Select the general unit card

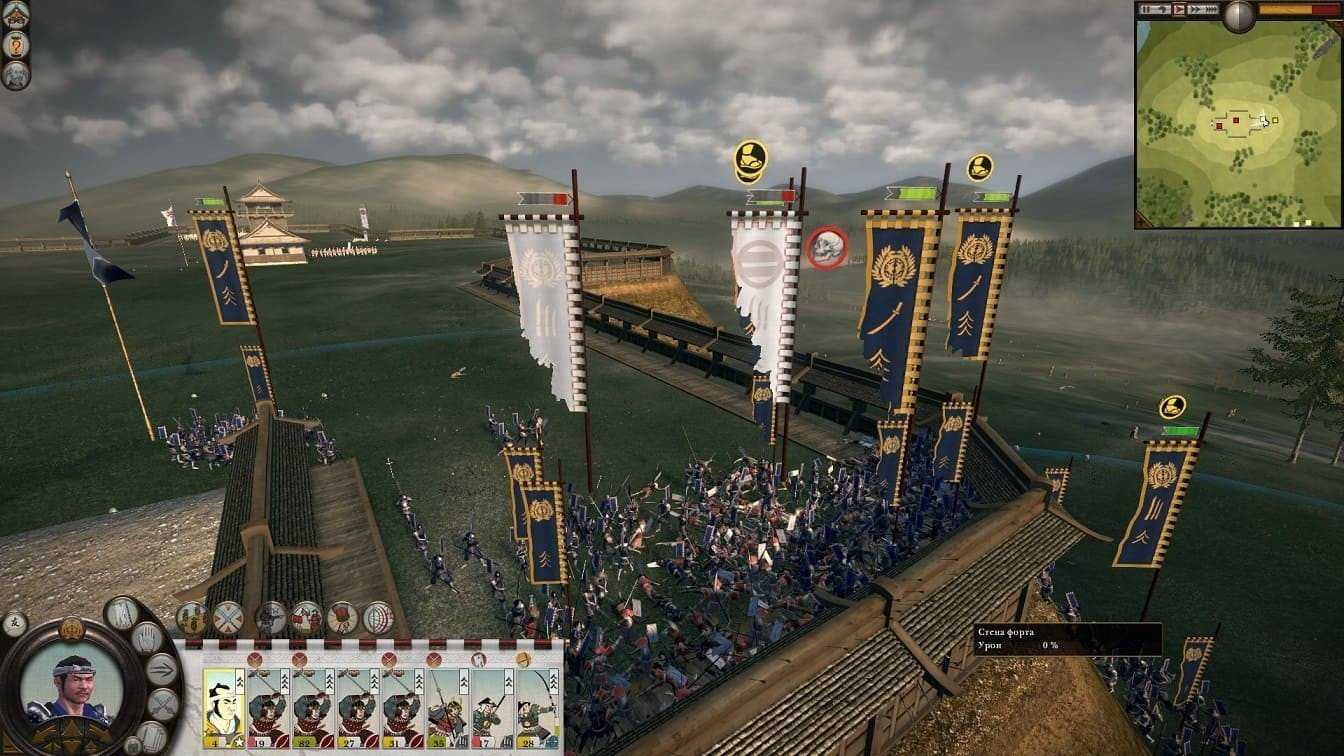click(224, 707)
